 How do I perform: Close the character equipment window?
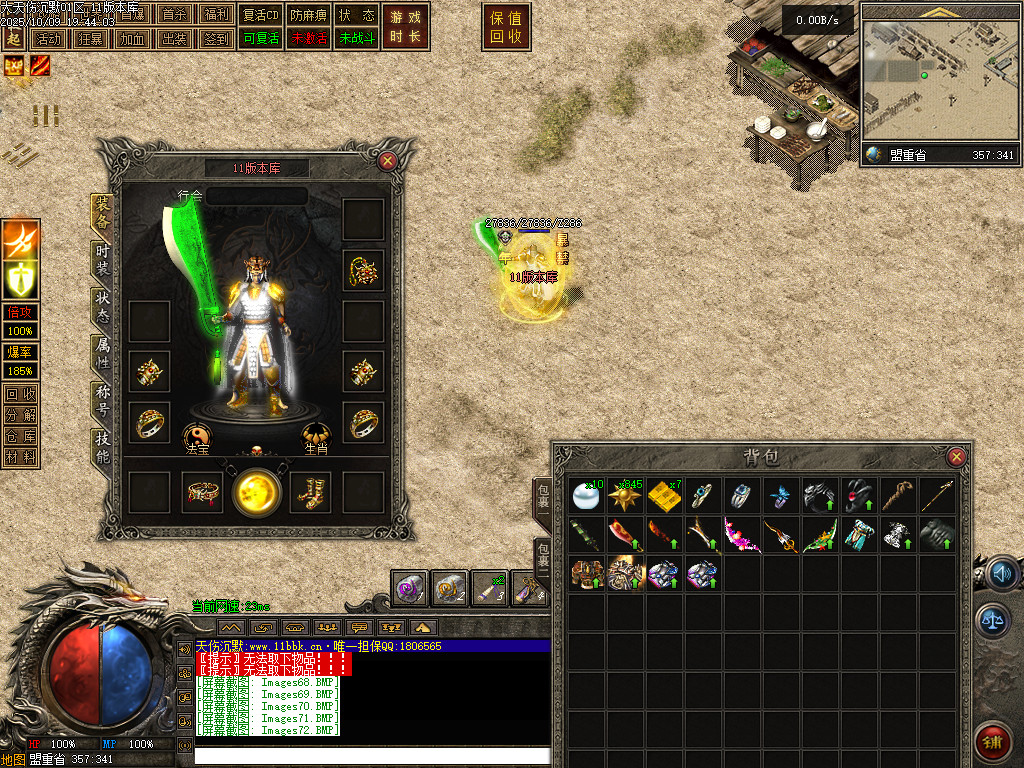[x=388, y=160]
